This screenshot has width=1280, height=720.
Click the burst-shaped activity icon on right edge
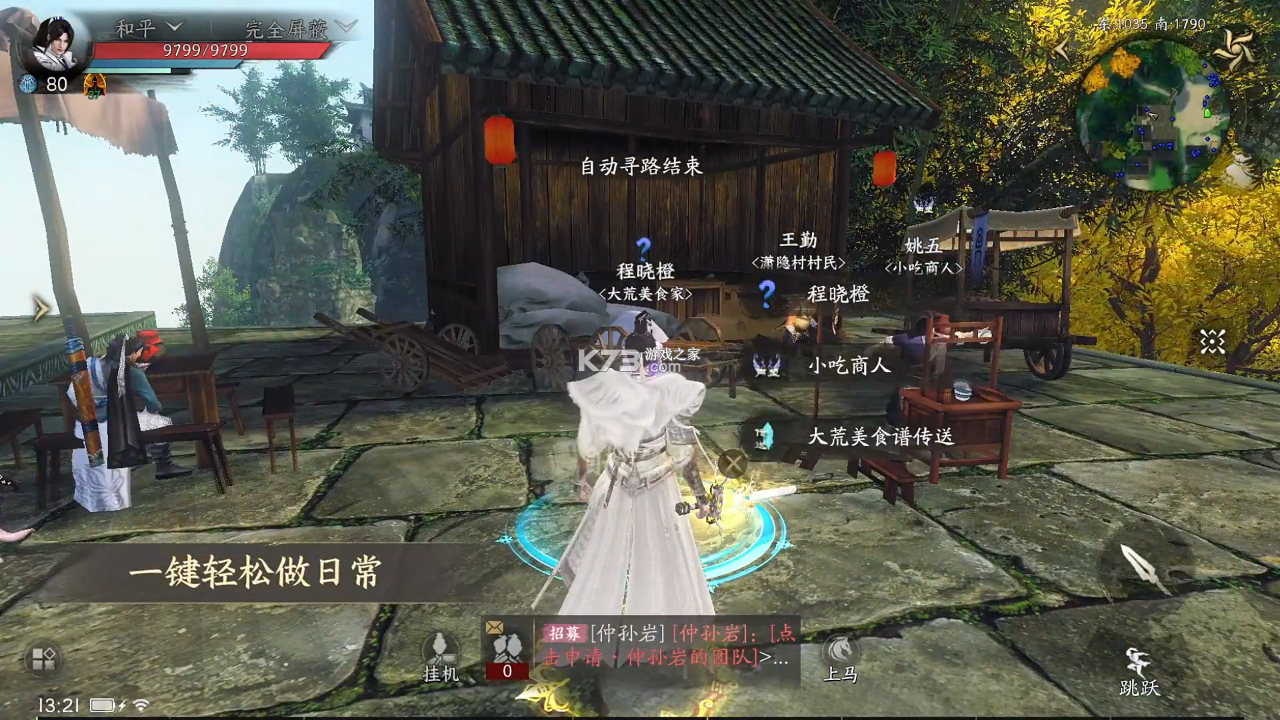point(1214,343)
